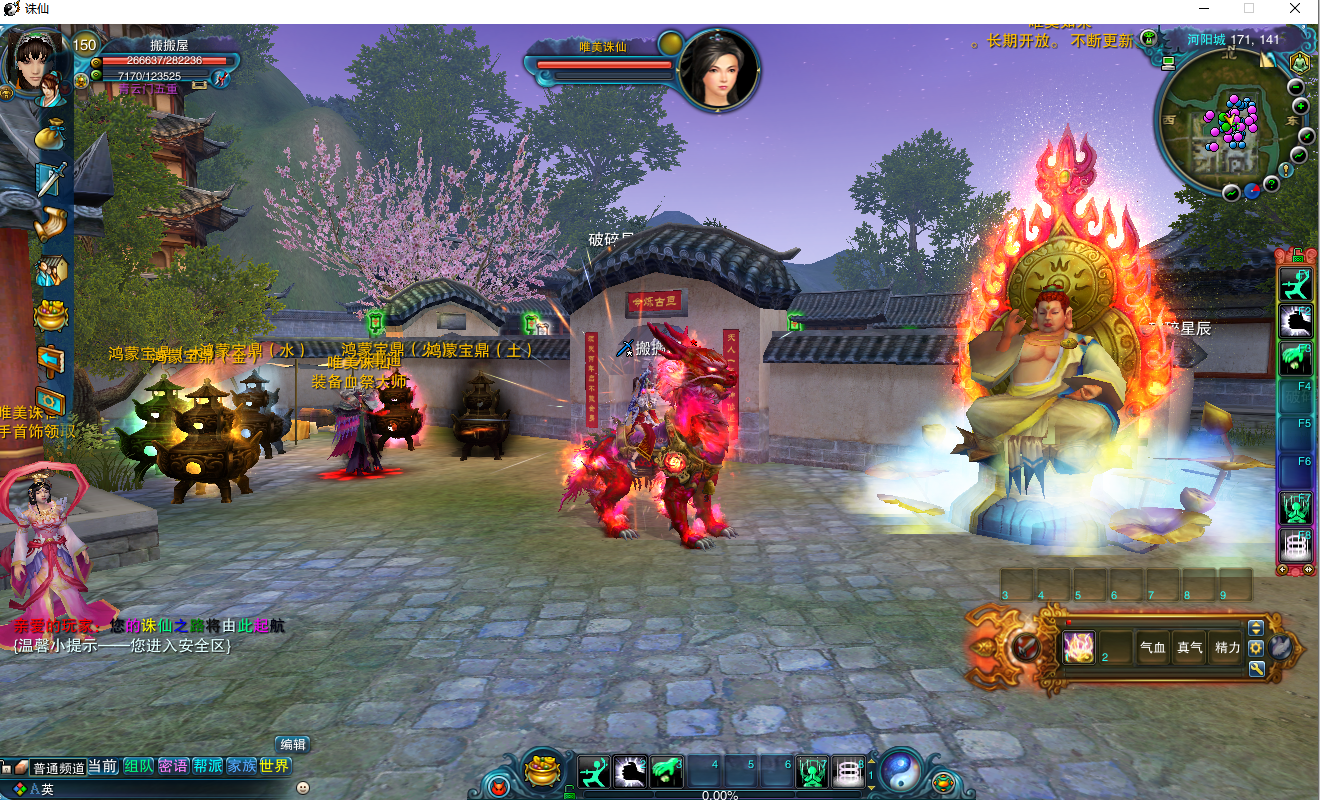Maximize the 诛仙 game window
The width and height of the screenshot is (1320, 800).
[1249, 8]
